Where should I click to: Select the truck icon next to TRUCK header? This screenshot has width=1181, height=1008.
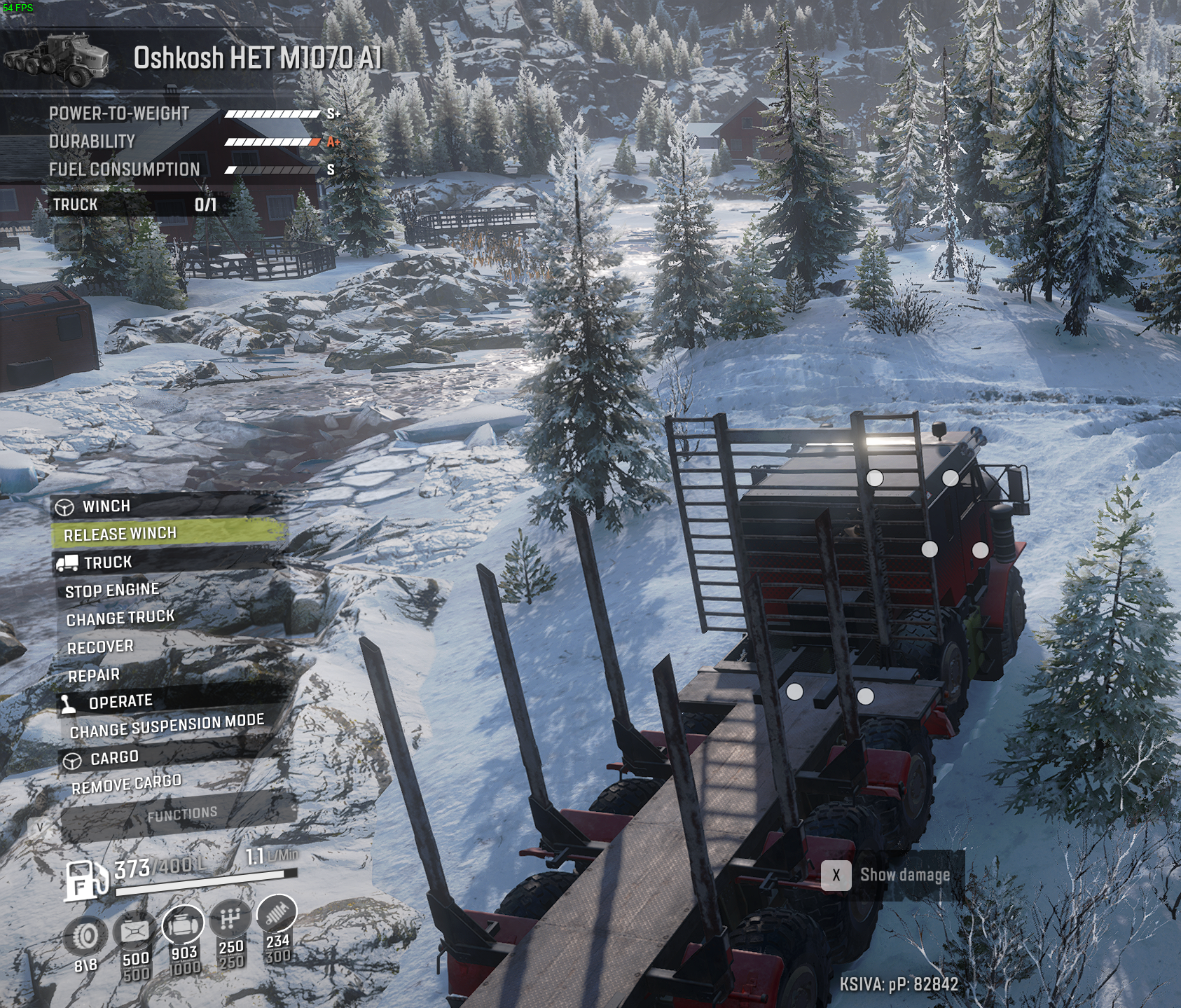point(67,561)
